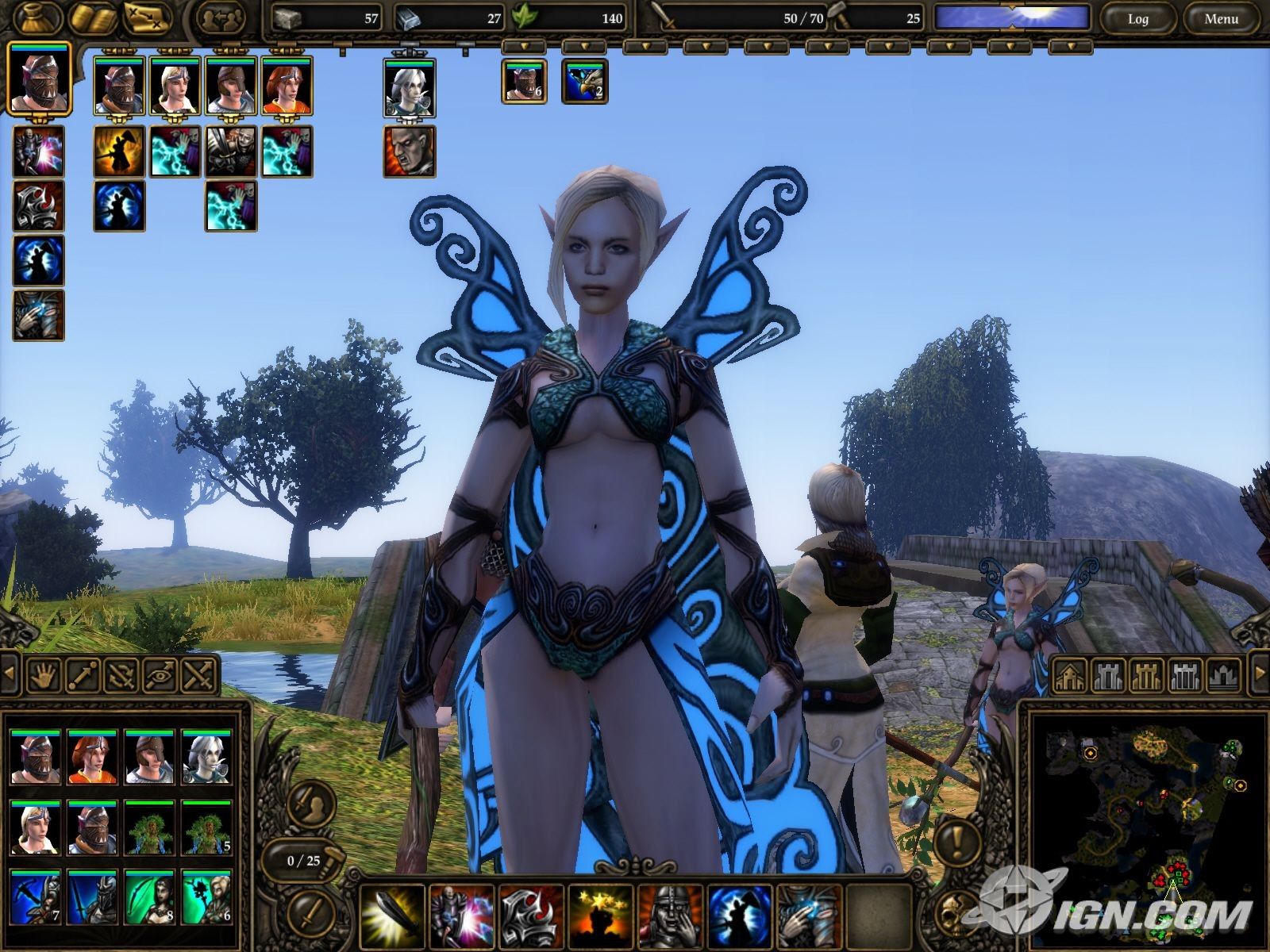Viewport: 1270px width, 952px height.
Task: Open the game Menu
Action: tap(1221, 18)
